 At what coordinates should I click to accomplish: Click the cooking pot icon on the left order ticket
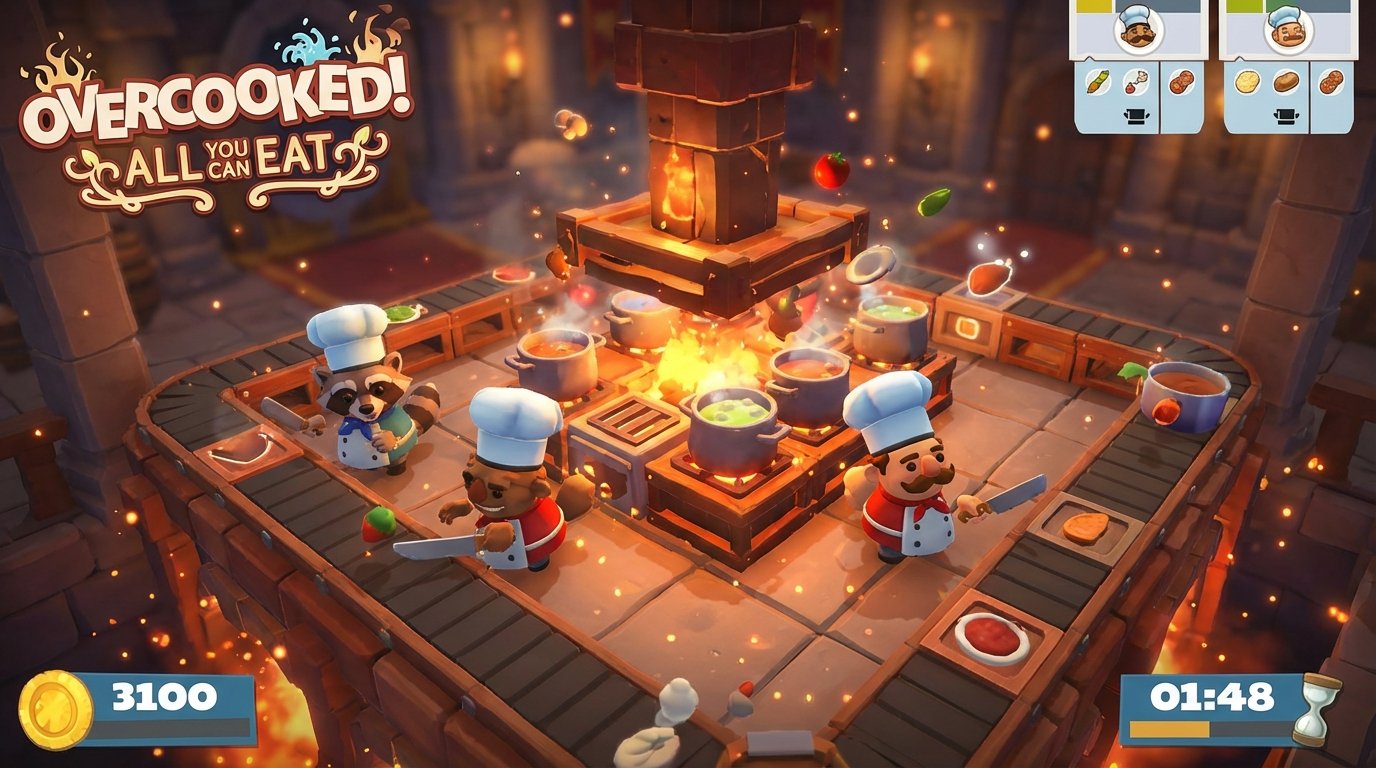pos(1136,115)
